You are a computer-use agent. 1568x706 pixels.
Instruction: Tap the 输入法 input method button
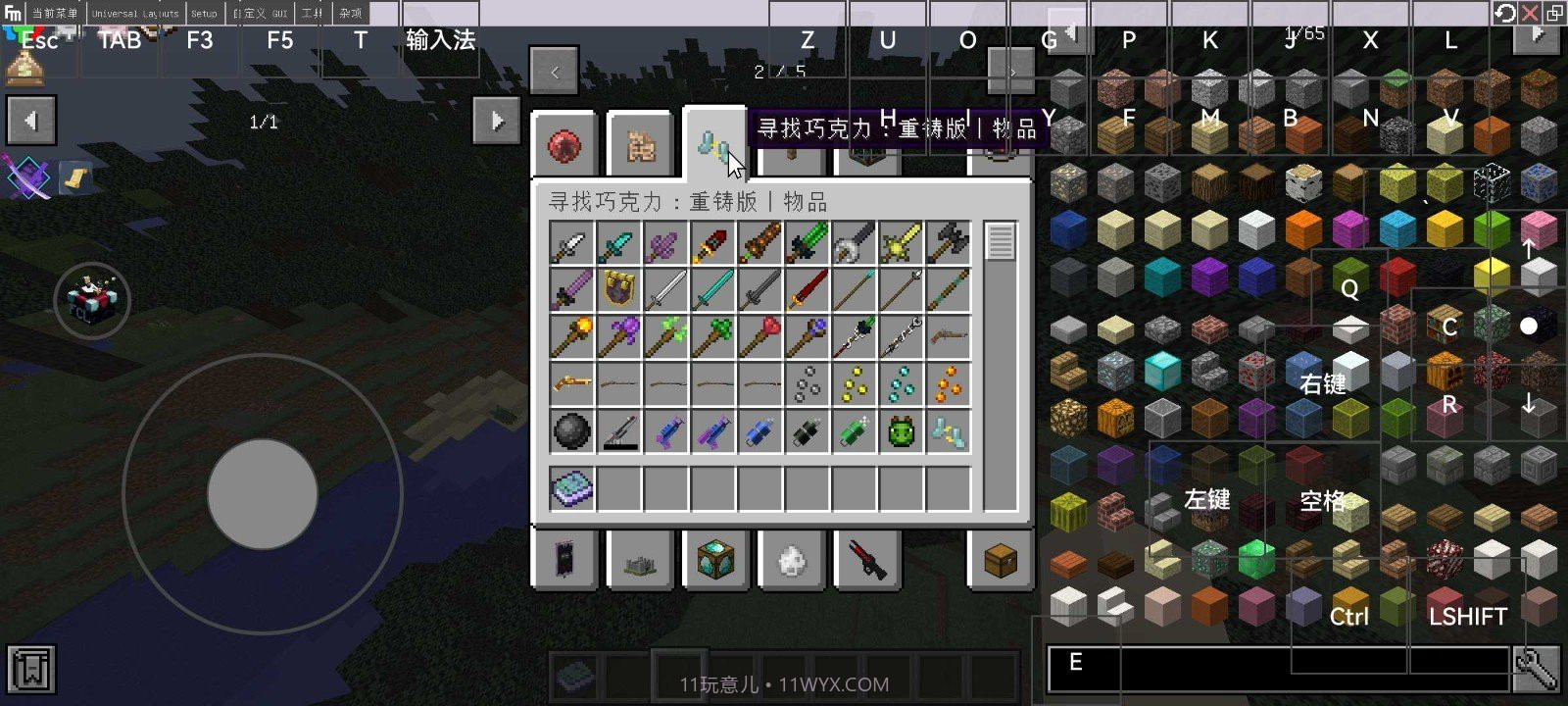440,40
